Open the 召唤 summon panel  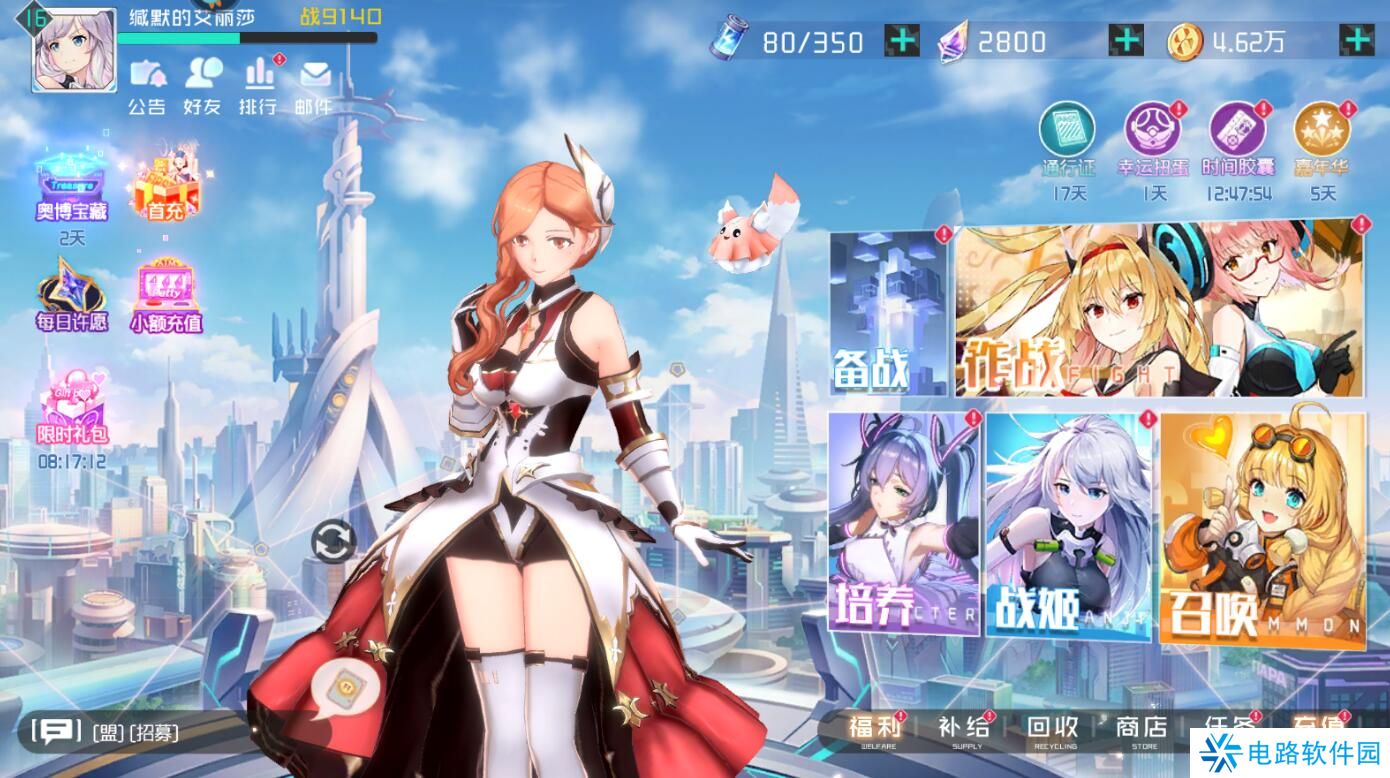[x=1262, y=528]
